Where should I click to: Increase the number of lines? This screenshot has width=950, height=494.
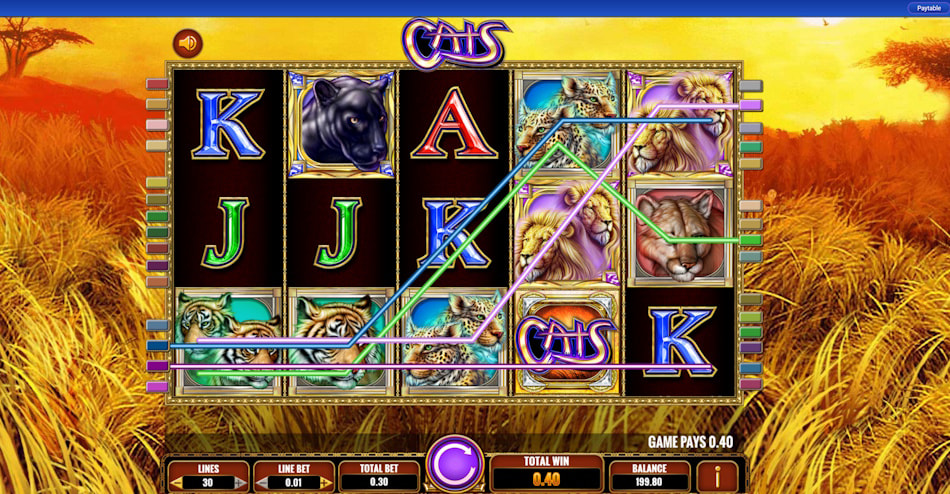click(241, 483)
